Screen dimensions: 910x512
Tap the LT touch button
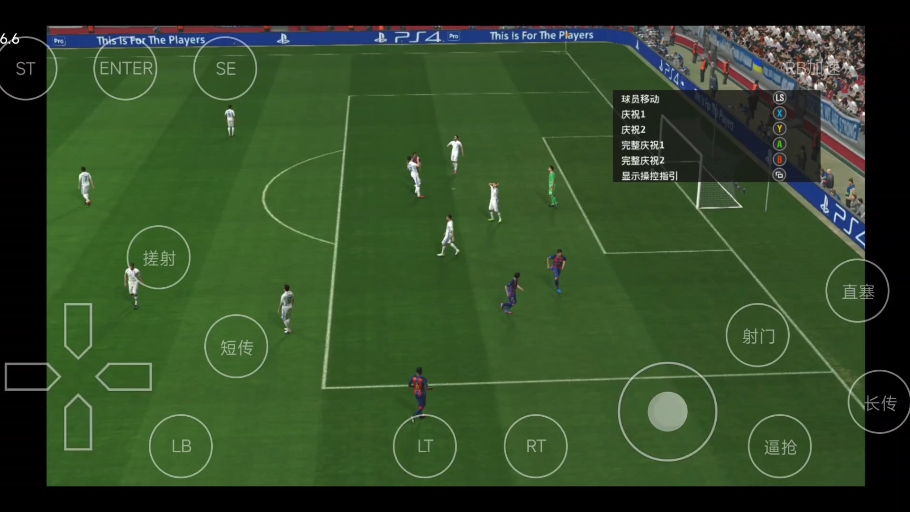point(425,446)
